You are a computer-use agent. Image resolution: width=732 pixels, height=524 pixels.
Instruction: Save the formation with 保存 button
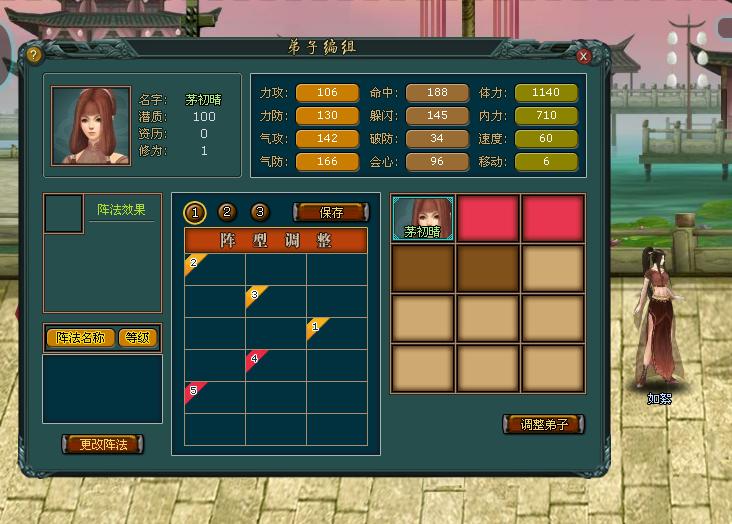(x=330, y=212)
